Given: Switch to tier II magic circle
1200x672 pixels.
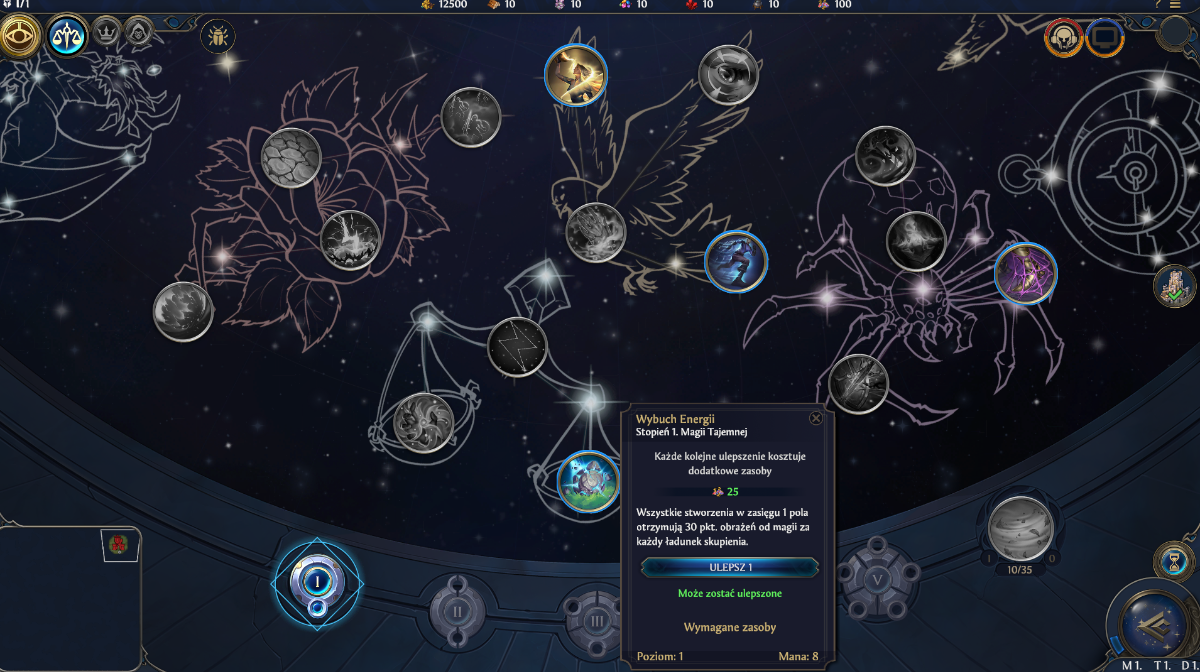Looking at the screenshot, I should pos(457,609).
